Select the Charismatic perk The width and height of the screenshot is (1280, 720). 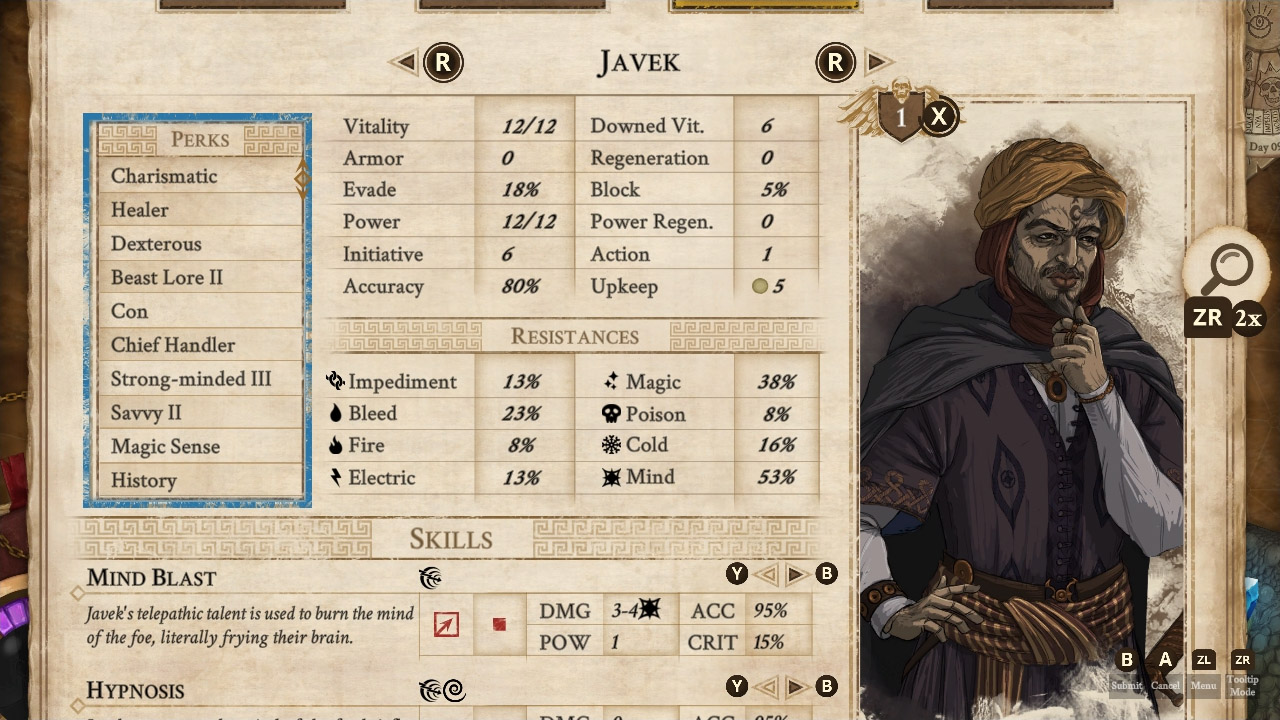click(x=164, y=176)
